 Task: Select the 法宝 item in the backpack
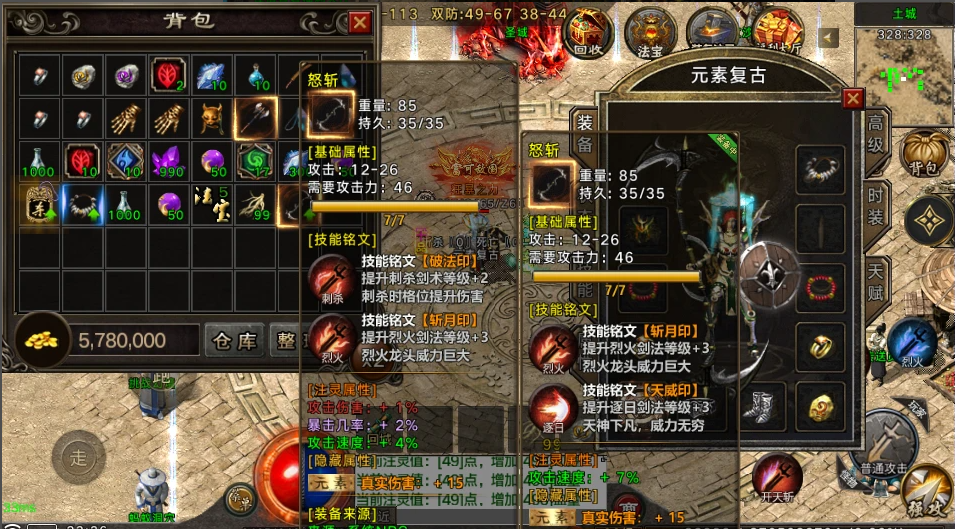[x=211, y=203]
